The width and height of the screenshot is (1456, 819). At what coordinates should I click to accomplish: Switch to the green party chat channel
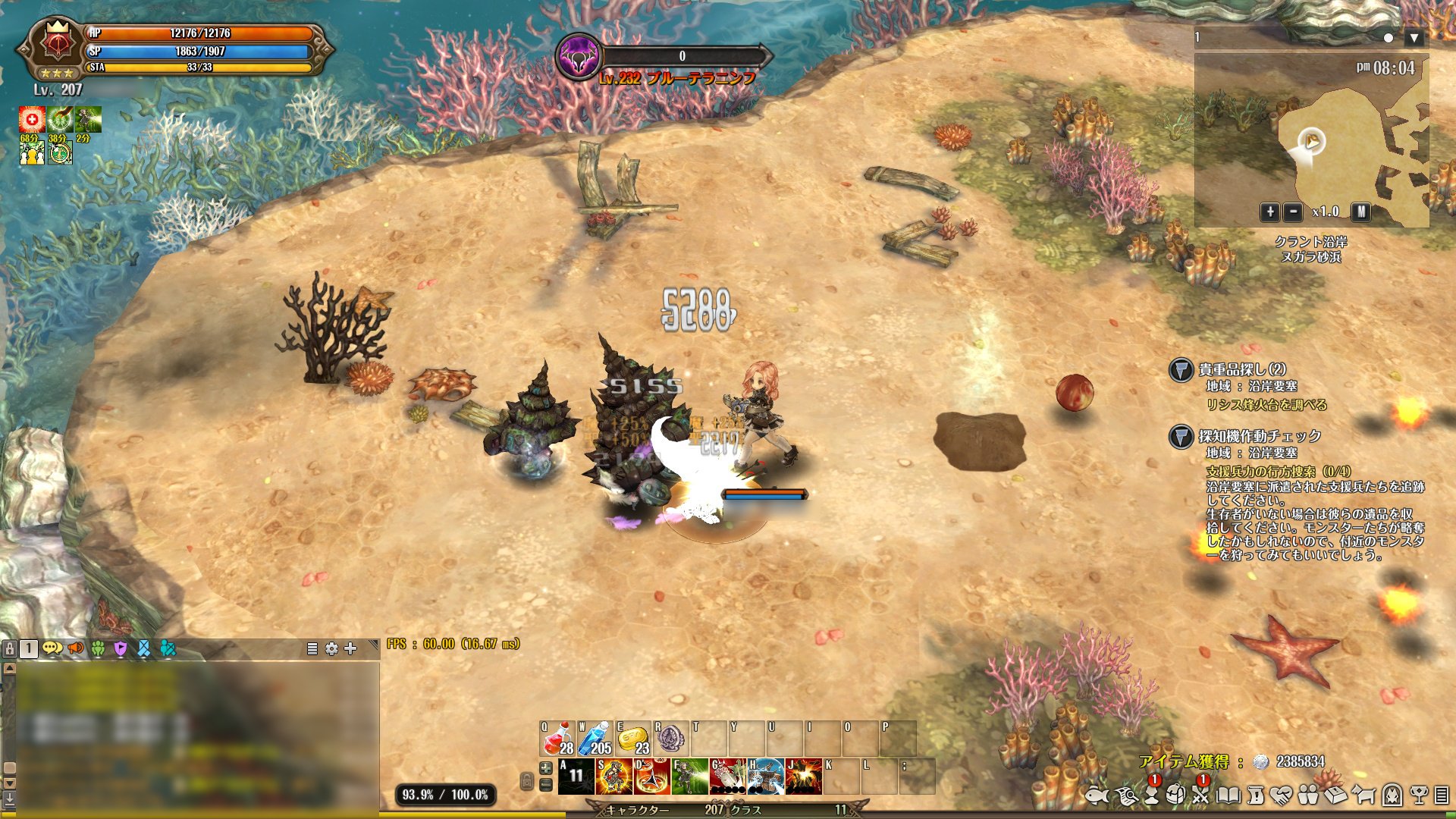click(98, 648)
